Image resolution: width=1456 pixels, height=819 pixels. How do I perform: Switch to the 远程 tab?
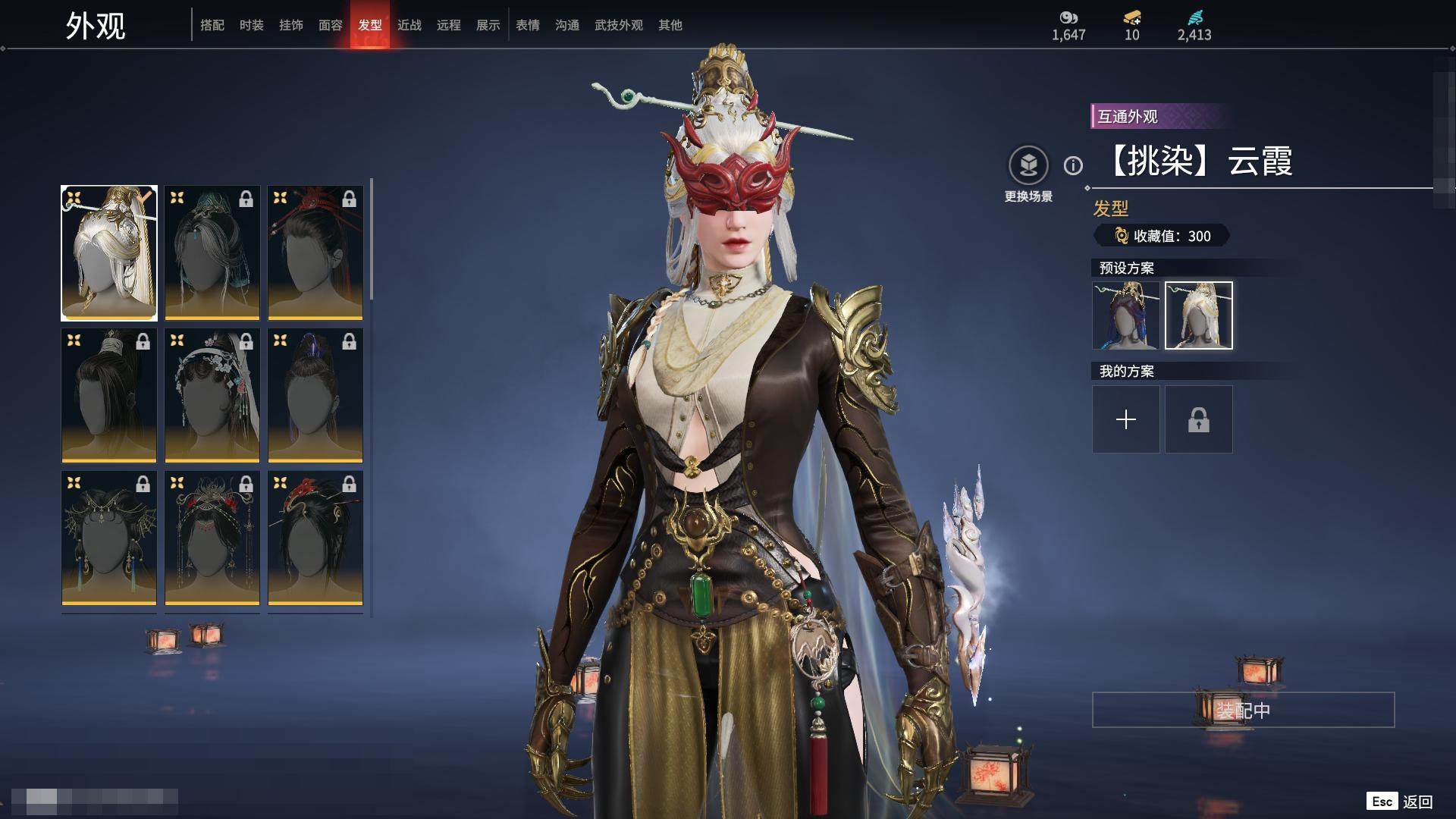(x=449, y=25)
